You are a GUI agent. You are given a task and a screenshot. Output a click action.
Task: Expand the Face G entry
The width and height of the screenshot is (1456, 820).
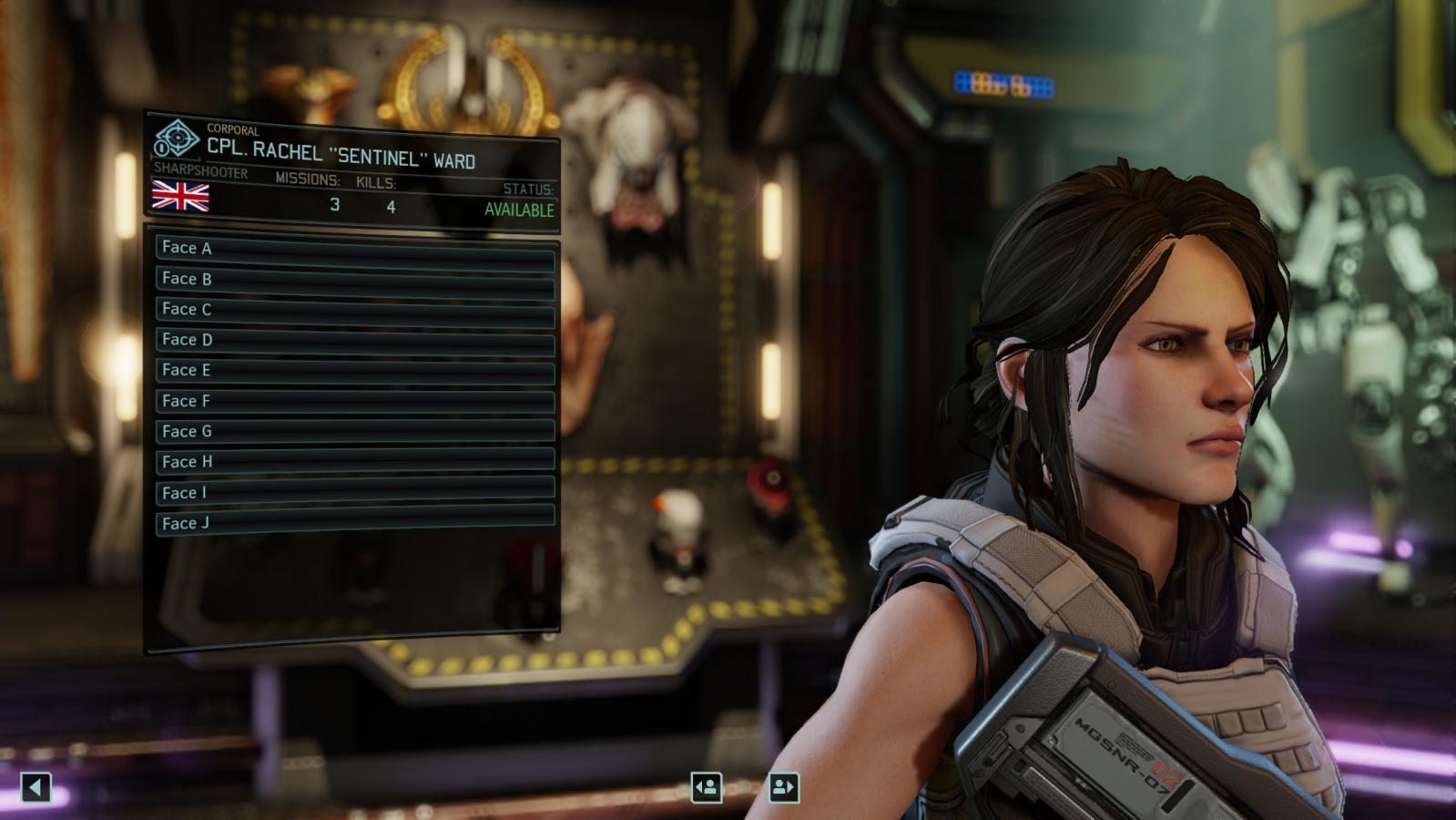pos(355,431)
